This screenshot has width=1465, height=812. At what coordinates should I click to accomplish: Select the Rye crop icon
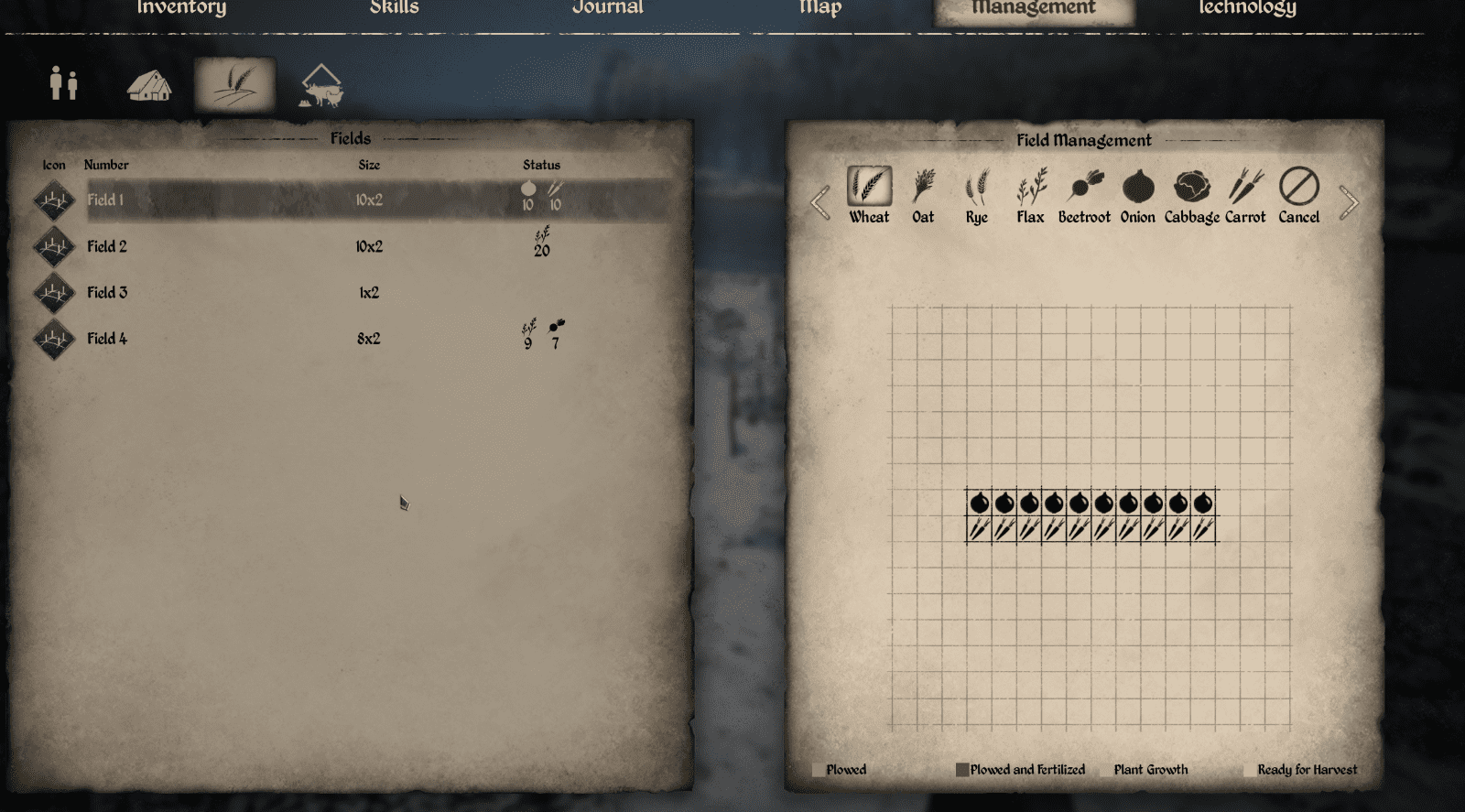click(x=975, y=190)
